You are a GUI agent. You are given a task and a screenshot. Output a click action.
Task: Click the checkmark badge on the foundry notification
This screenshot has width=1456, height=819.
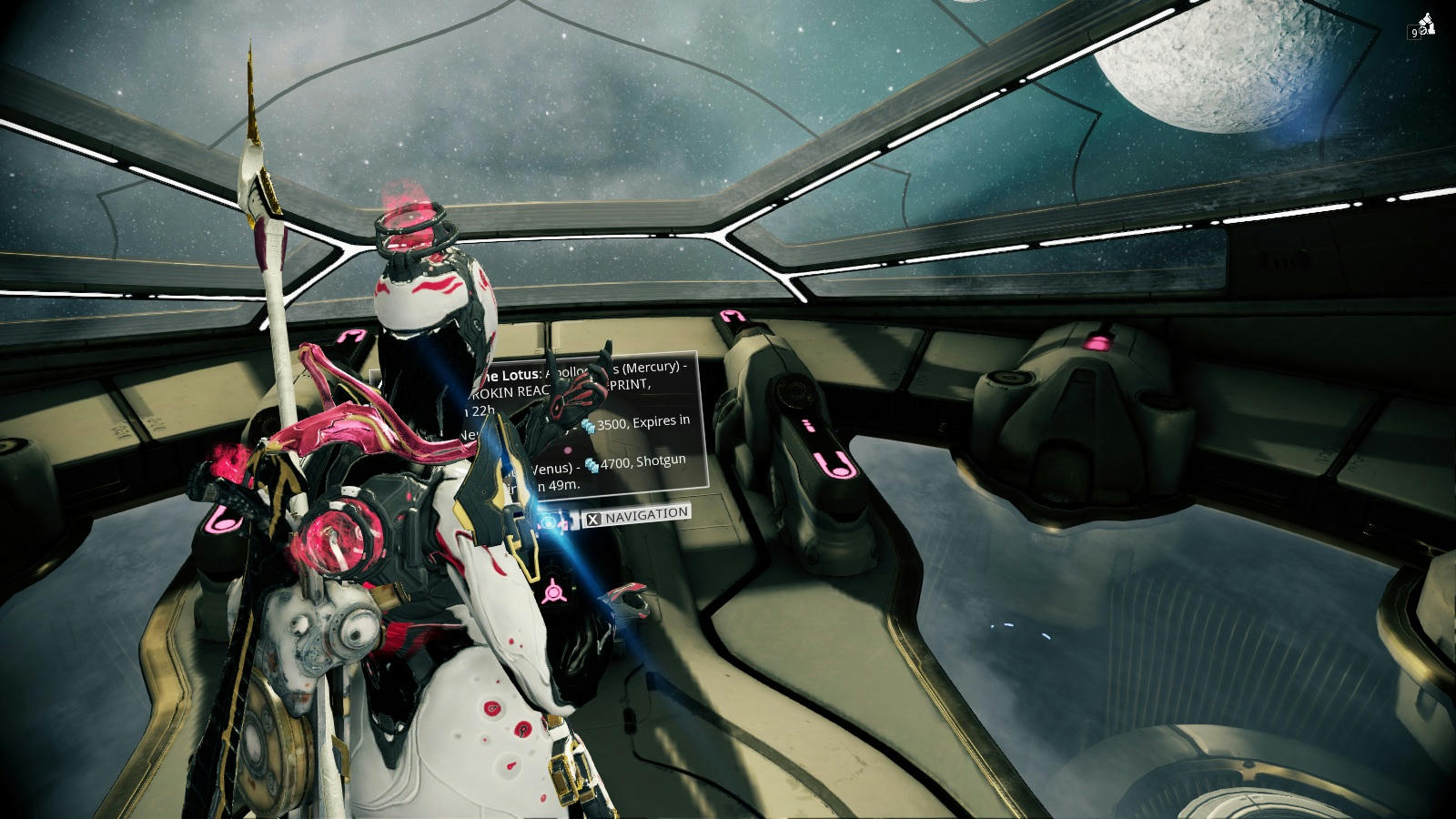tap(1422, 31)
